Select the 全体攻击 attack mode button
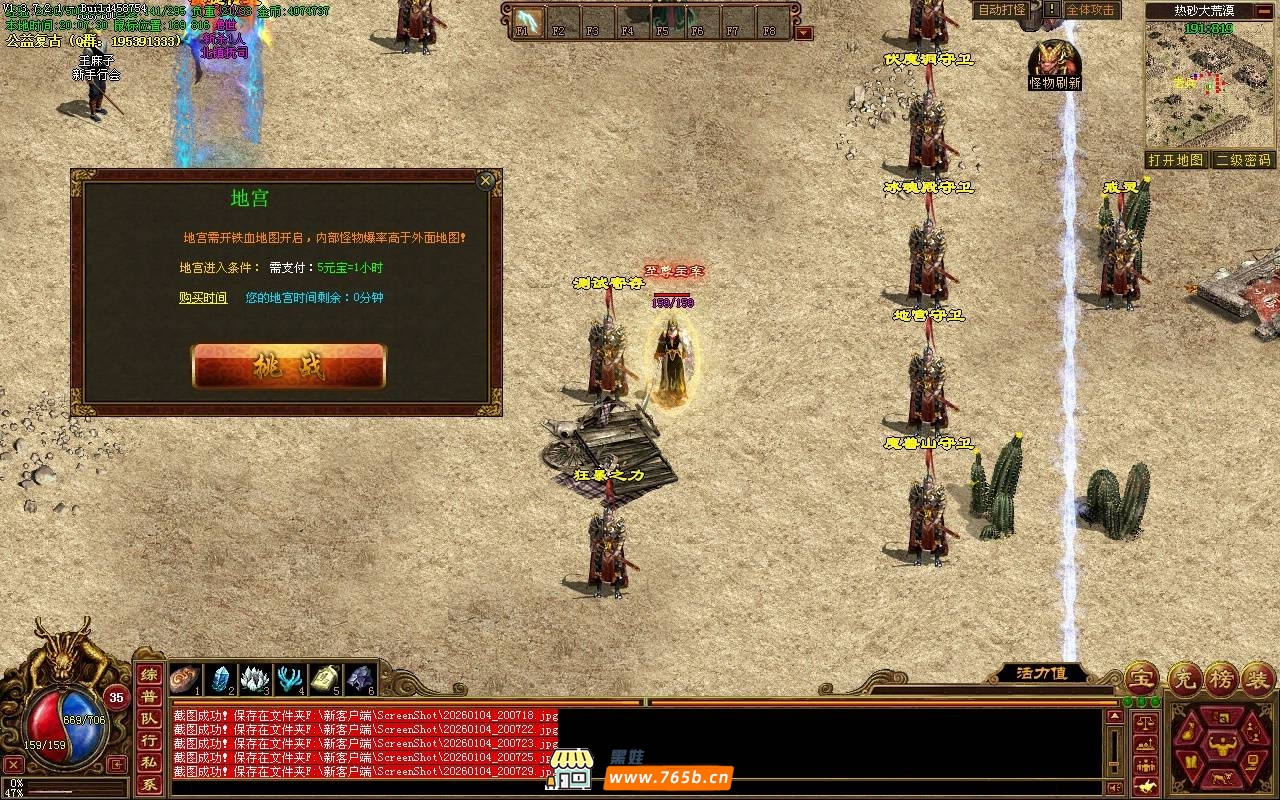This screenshot has width=1280, height=800. [x=1090, y=10]
